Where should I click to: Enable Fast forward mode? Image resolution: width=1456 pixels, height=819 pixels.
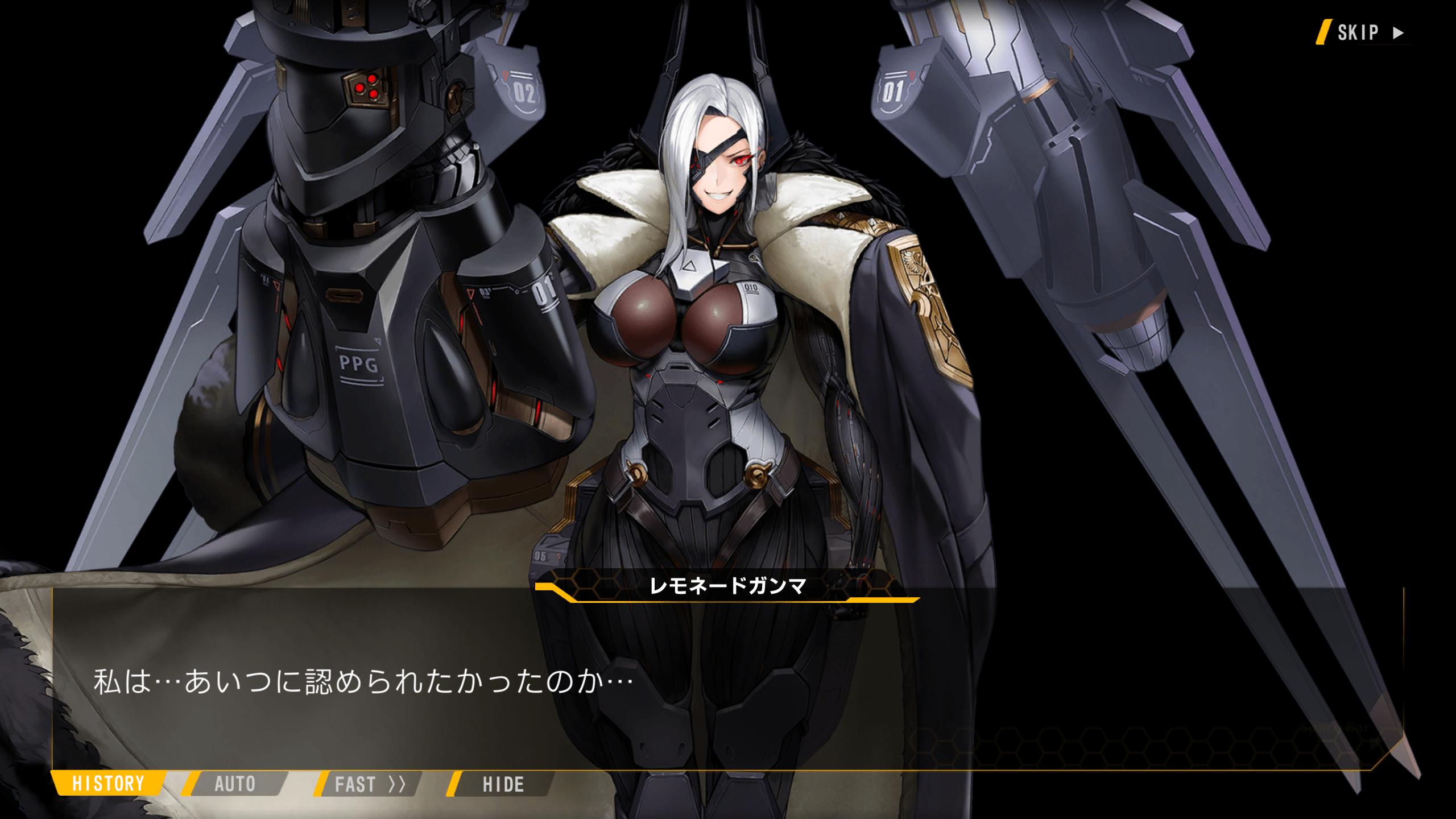(369, 784)
